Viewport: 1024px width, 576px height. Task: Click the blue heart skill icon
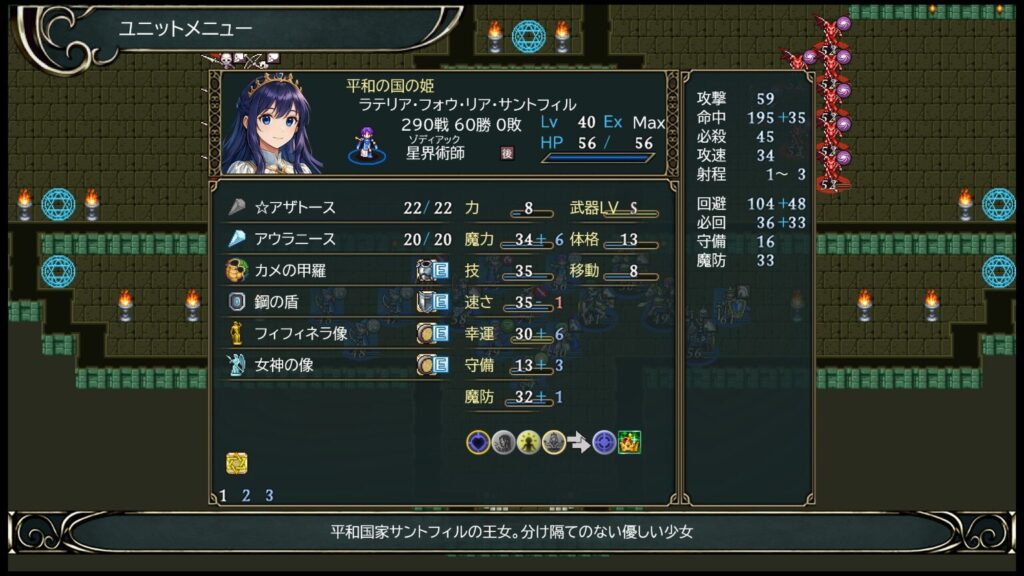pyautogui.click(x=478, y=442)
